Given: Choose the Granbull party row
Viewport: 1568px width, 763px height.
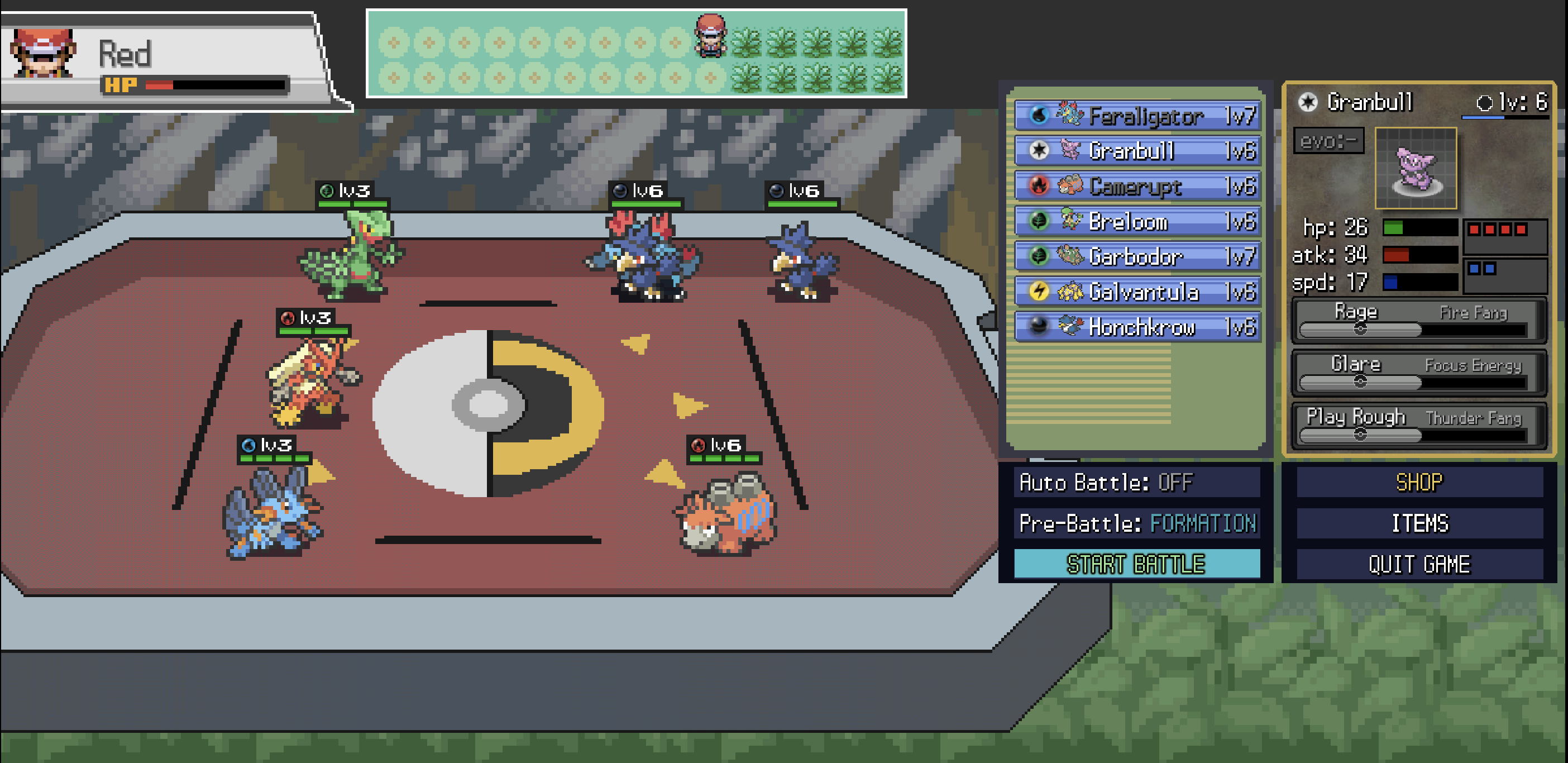Looking at the screenshot, I should tap(1137, 150).
